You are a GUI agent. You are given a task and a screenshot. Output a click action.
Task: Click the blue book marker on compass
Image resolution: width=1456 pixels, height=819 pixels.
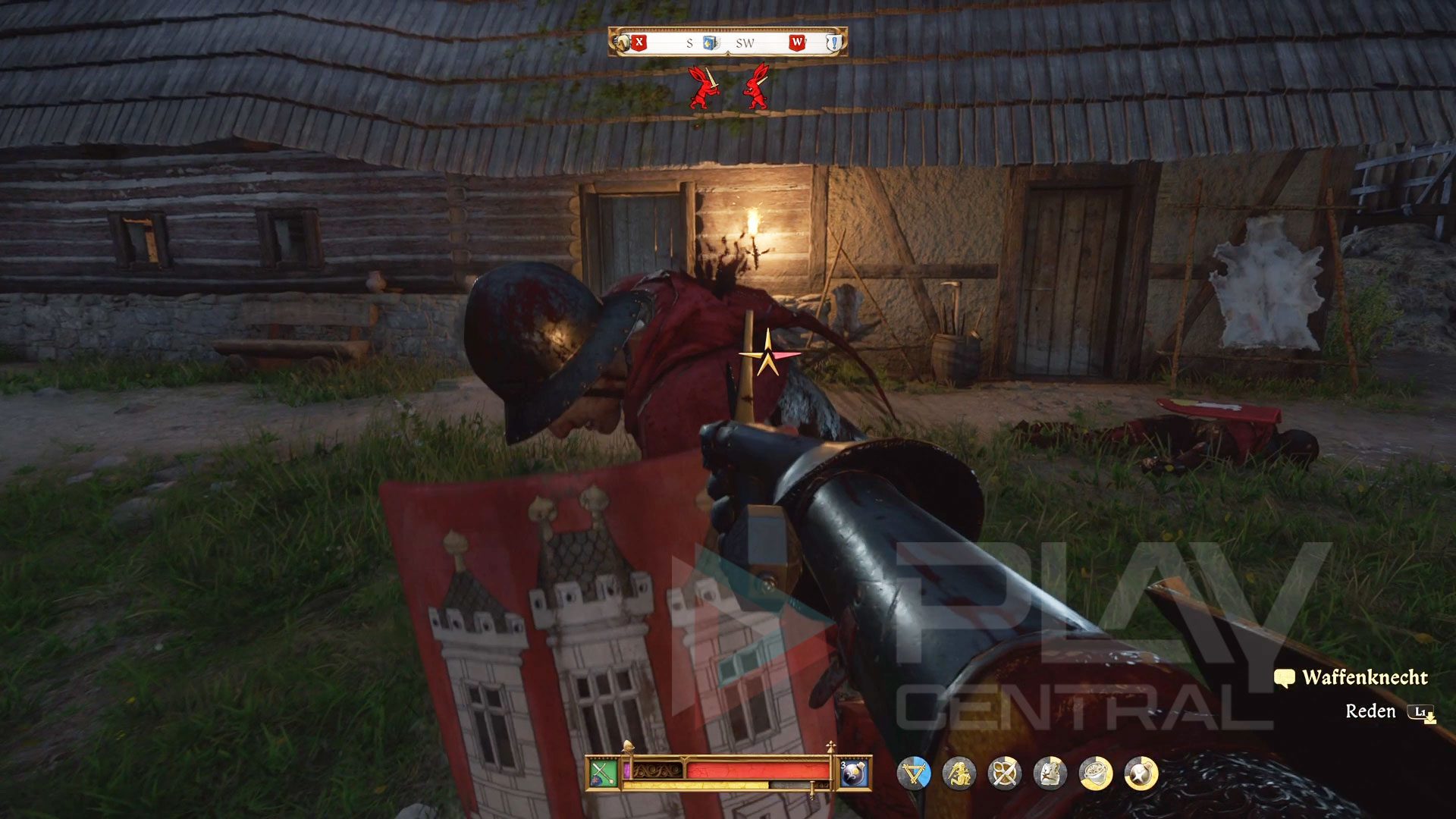(x=710, y=42)
